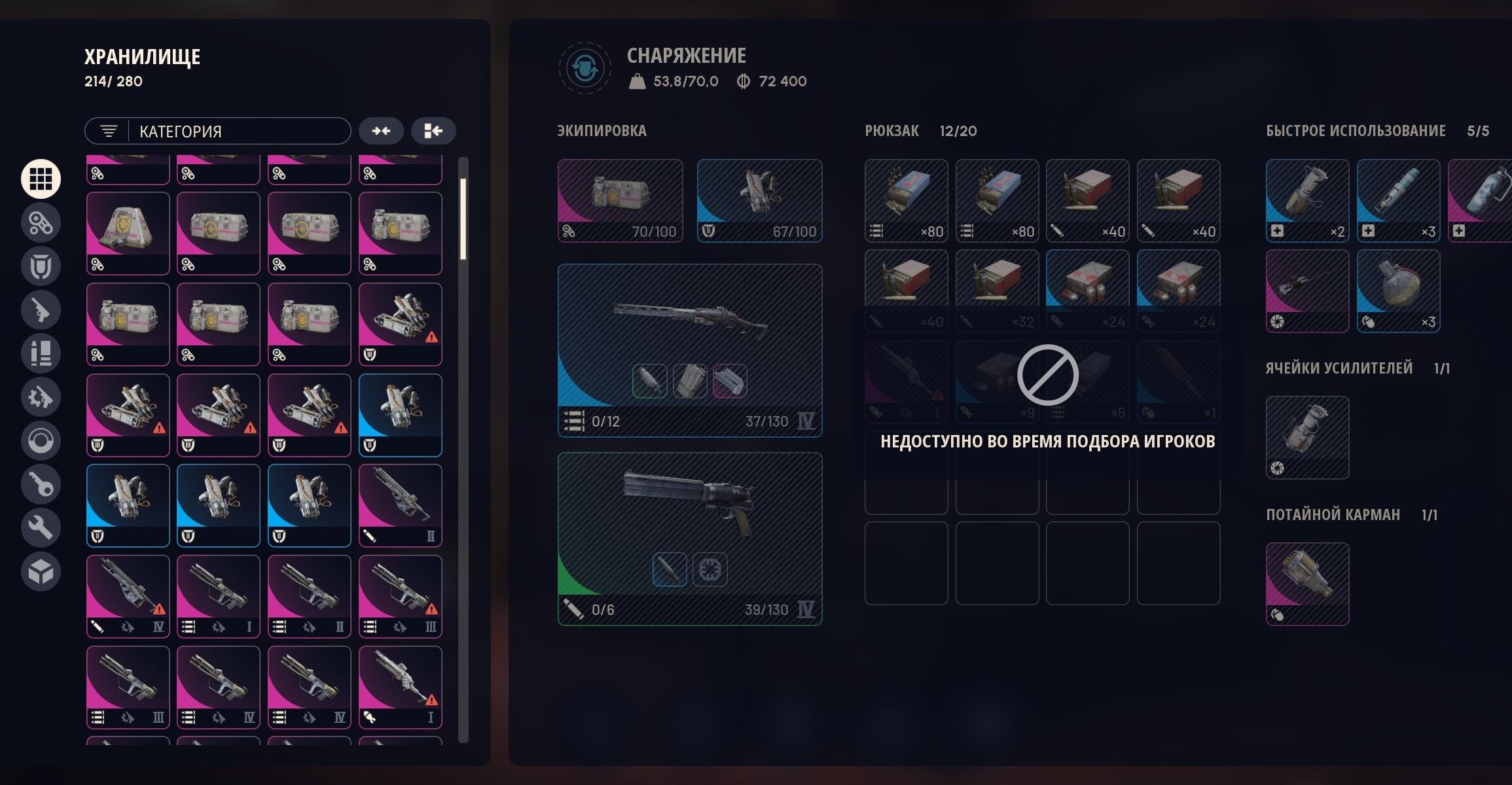
Task: Open the wrench tools category in sidebar
Action: pyautogui.click(x=41, y=527)
